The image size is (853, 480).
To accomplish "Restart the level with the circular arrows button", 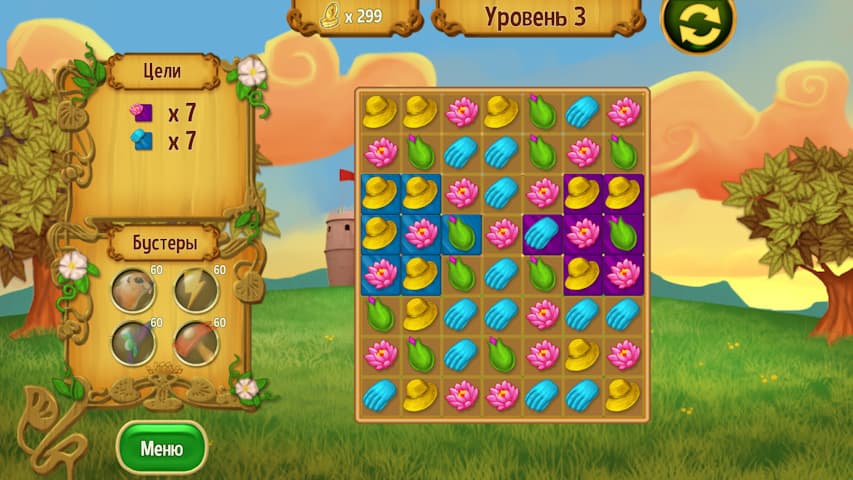I will tap(697, 24).
